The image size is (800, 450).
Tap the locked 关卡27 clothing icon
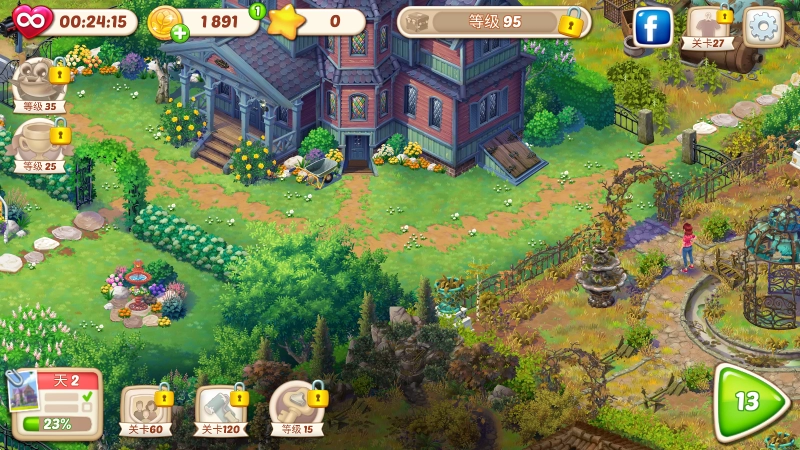pyautogui.click(x=709, y=27)
